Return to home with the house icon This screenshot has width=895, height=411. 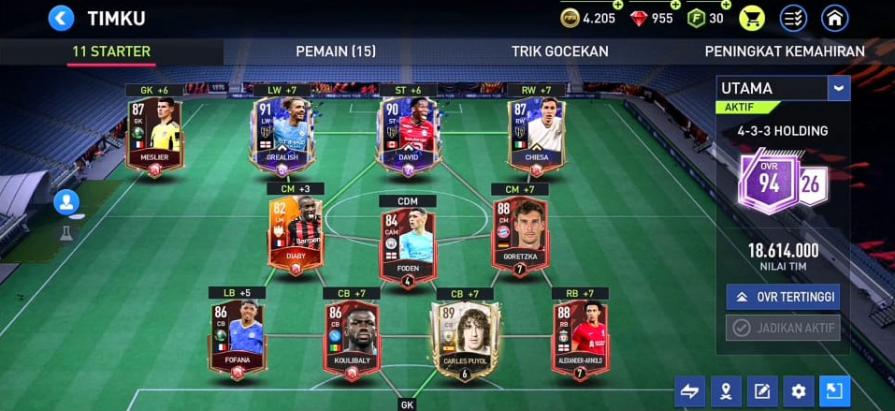pyautogui.click(x=834, y=18)
